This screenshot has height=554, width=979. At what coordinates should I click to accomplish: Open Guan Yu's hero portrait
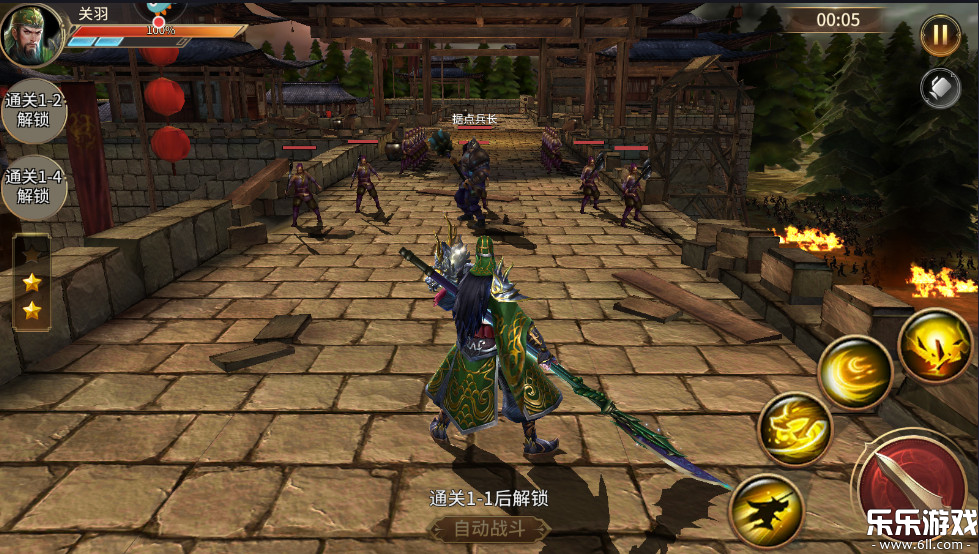[x=30, y=35]
